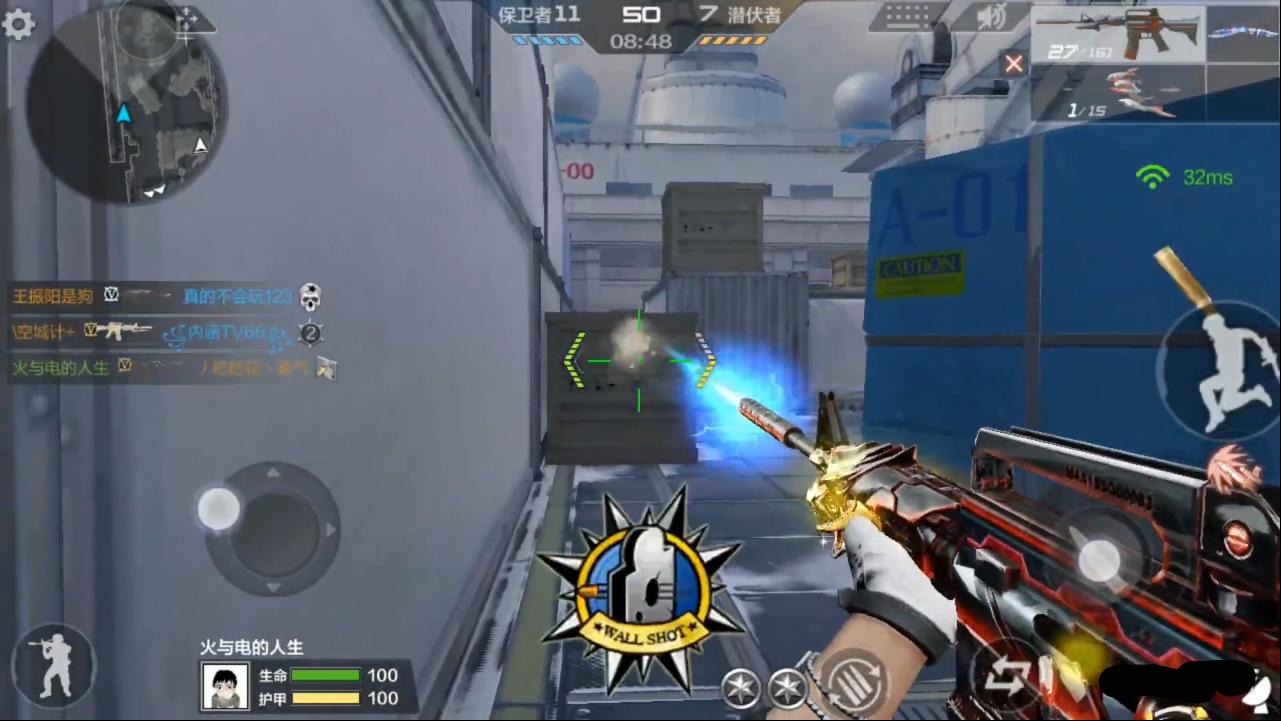
Task: Switch to the blue melee blade slot
Action: [1242, 34]
